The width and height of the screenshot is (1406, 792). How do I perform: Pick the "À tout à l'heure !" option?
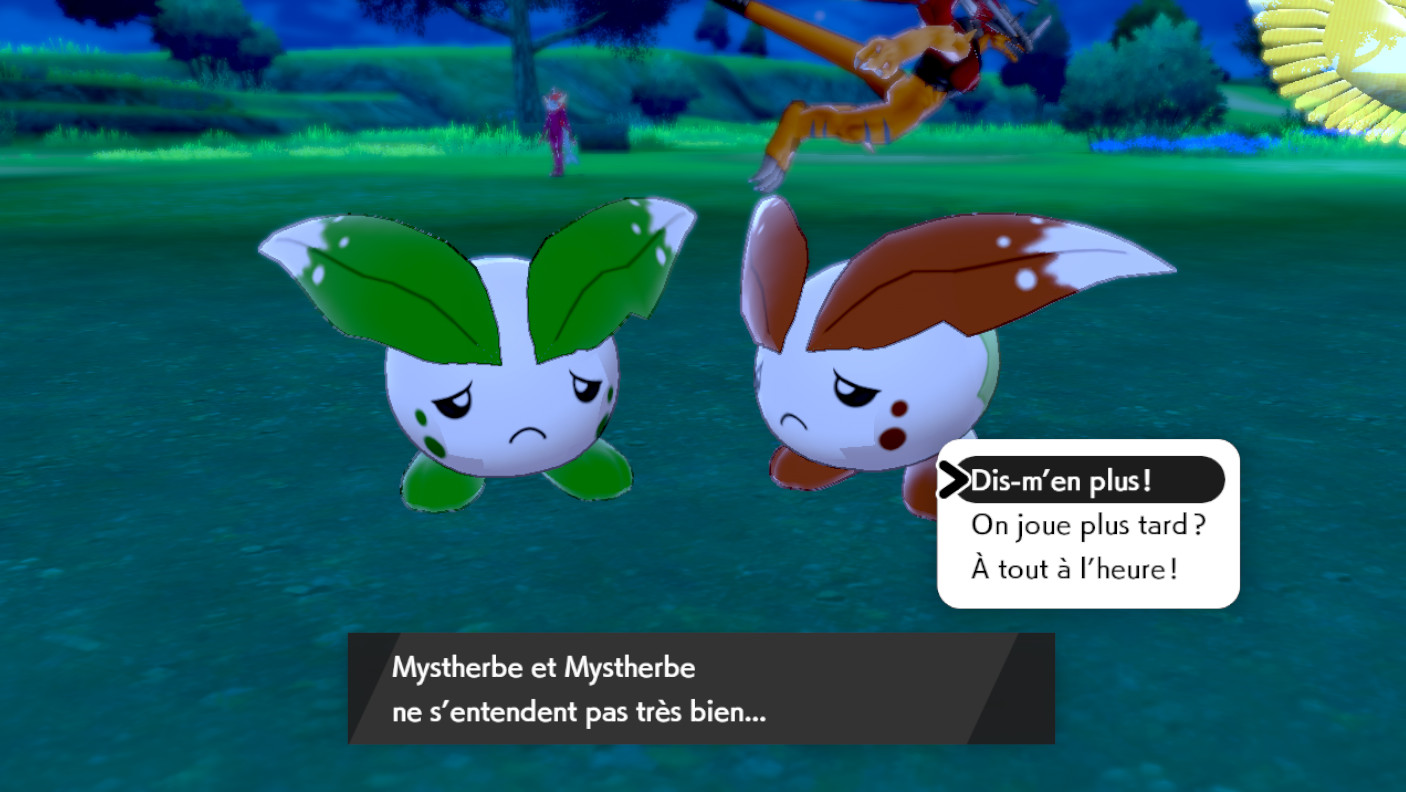pyautogui.click(x=1073, y=568)
